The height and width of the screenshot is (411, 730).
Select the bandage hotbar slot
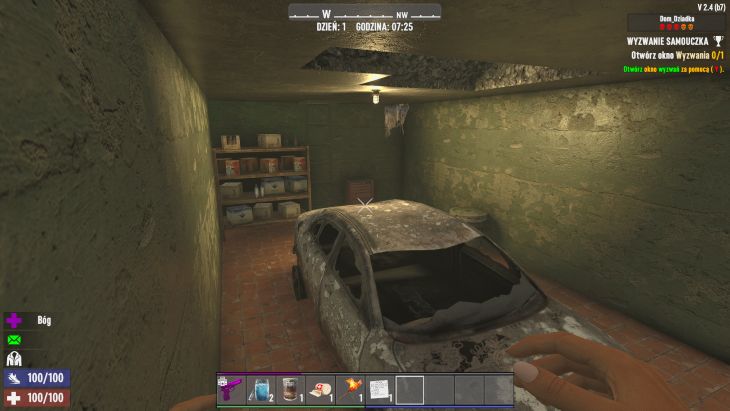point(320,389)
